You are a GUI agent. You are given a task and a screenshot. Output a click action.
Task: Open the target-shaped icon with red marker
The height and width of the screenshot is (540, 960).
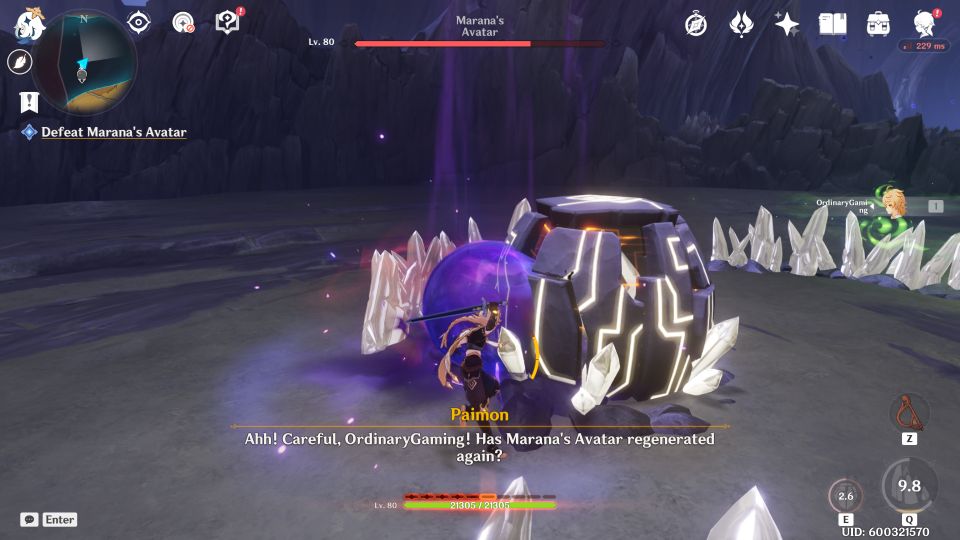pyautogui.click(x=183, y=22)
